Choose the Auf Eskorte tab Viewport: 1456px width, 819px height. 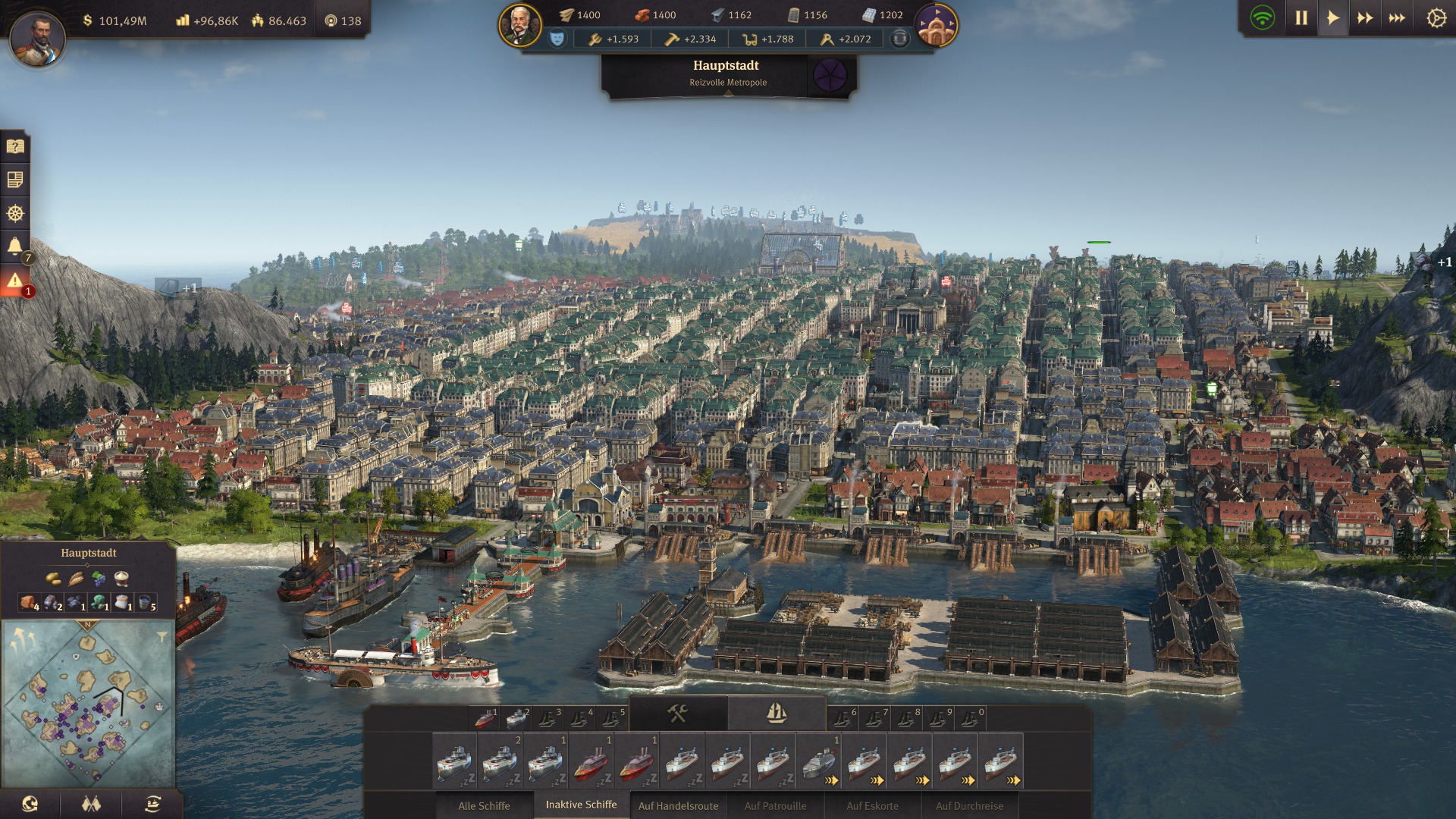coord(872,805)
